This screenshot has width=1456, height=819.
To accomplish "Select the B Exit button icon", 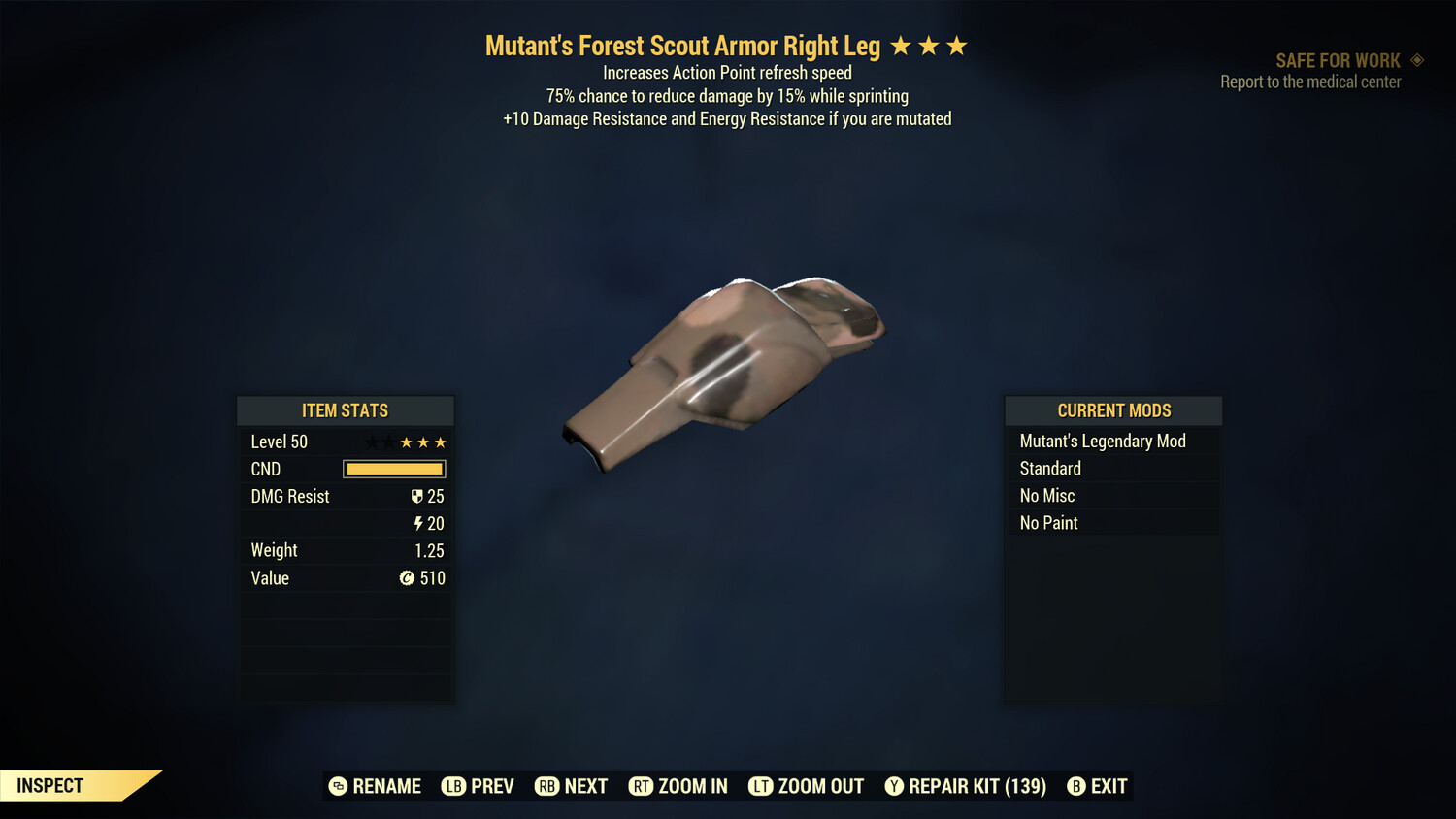I will point(1075,786).
